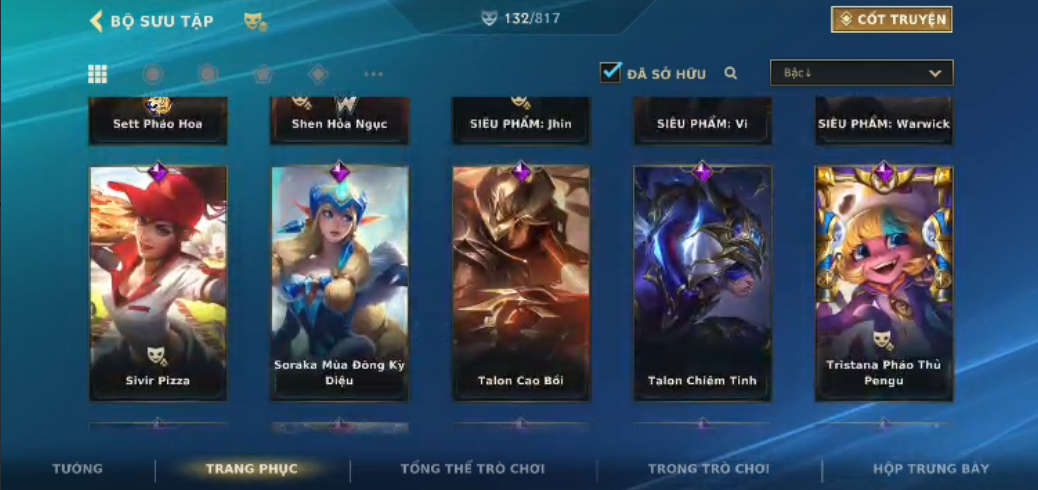This screenshot has height=490, width=1038.
Task: Select the Shen Hỏa Ngục skin
Action: [340, 120]
